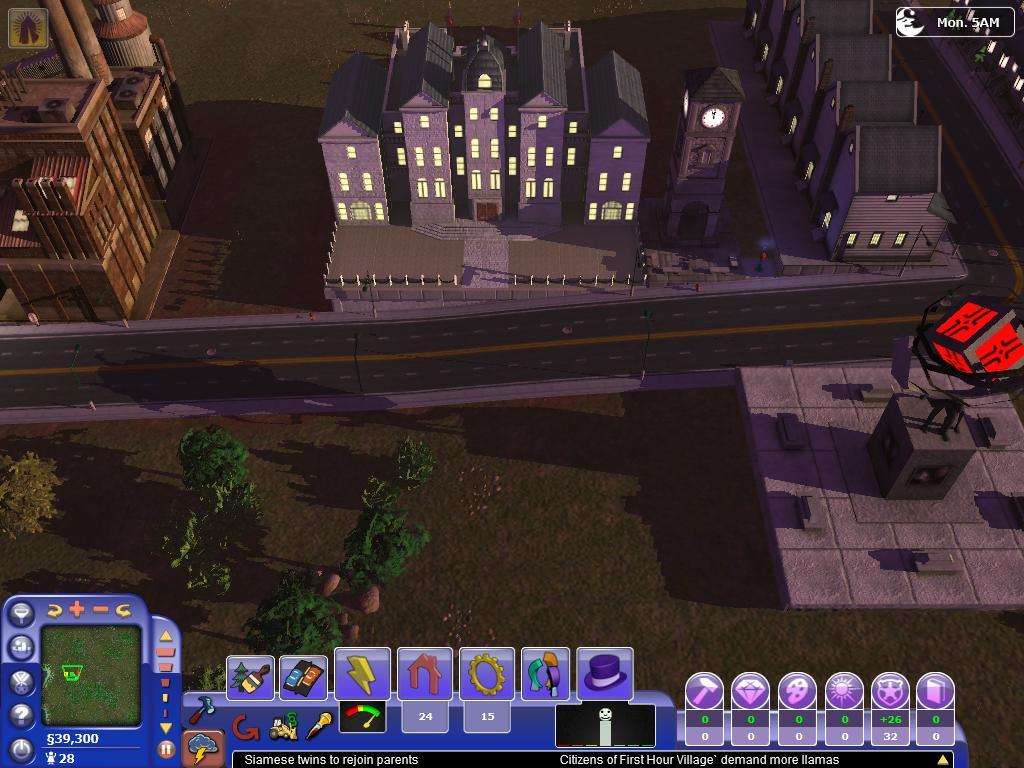Click the power button to quit
The width and height of the screenshot is (1024, 768).
pos(21,748)
